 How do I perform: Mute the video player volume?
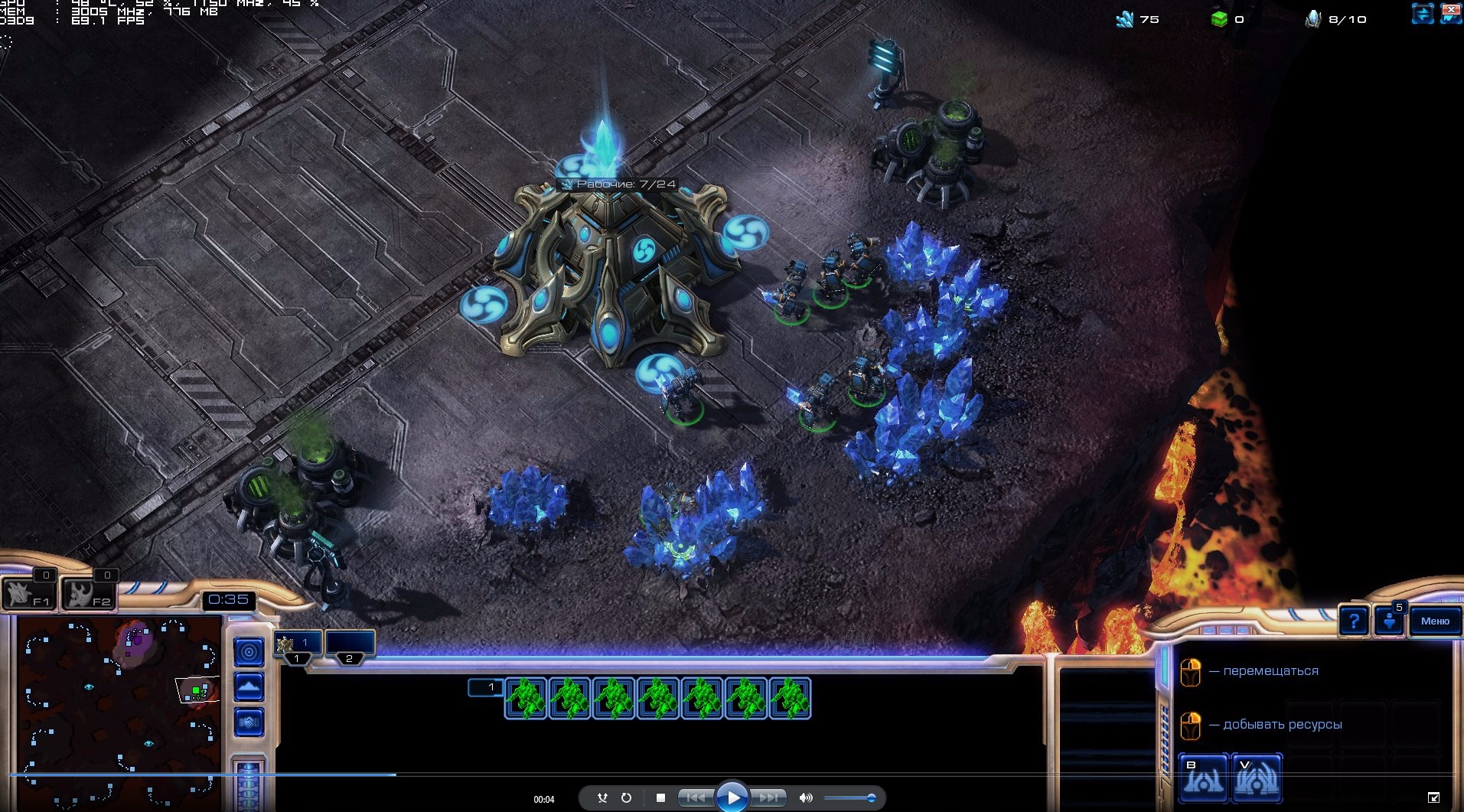click(x=805, y=797)
